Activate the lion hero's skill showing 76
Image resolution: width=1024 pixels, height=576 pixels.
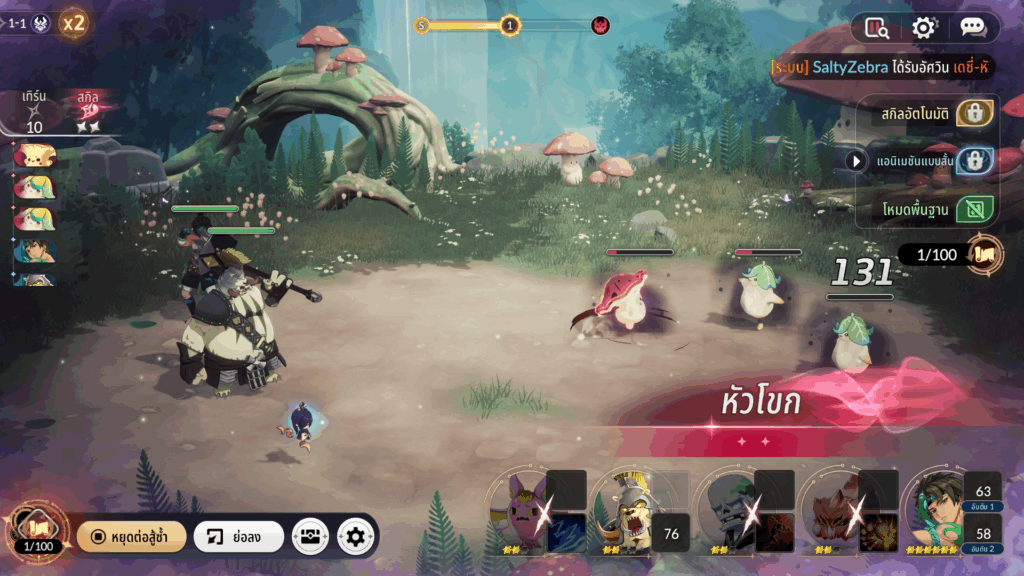tap(671, 534)
